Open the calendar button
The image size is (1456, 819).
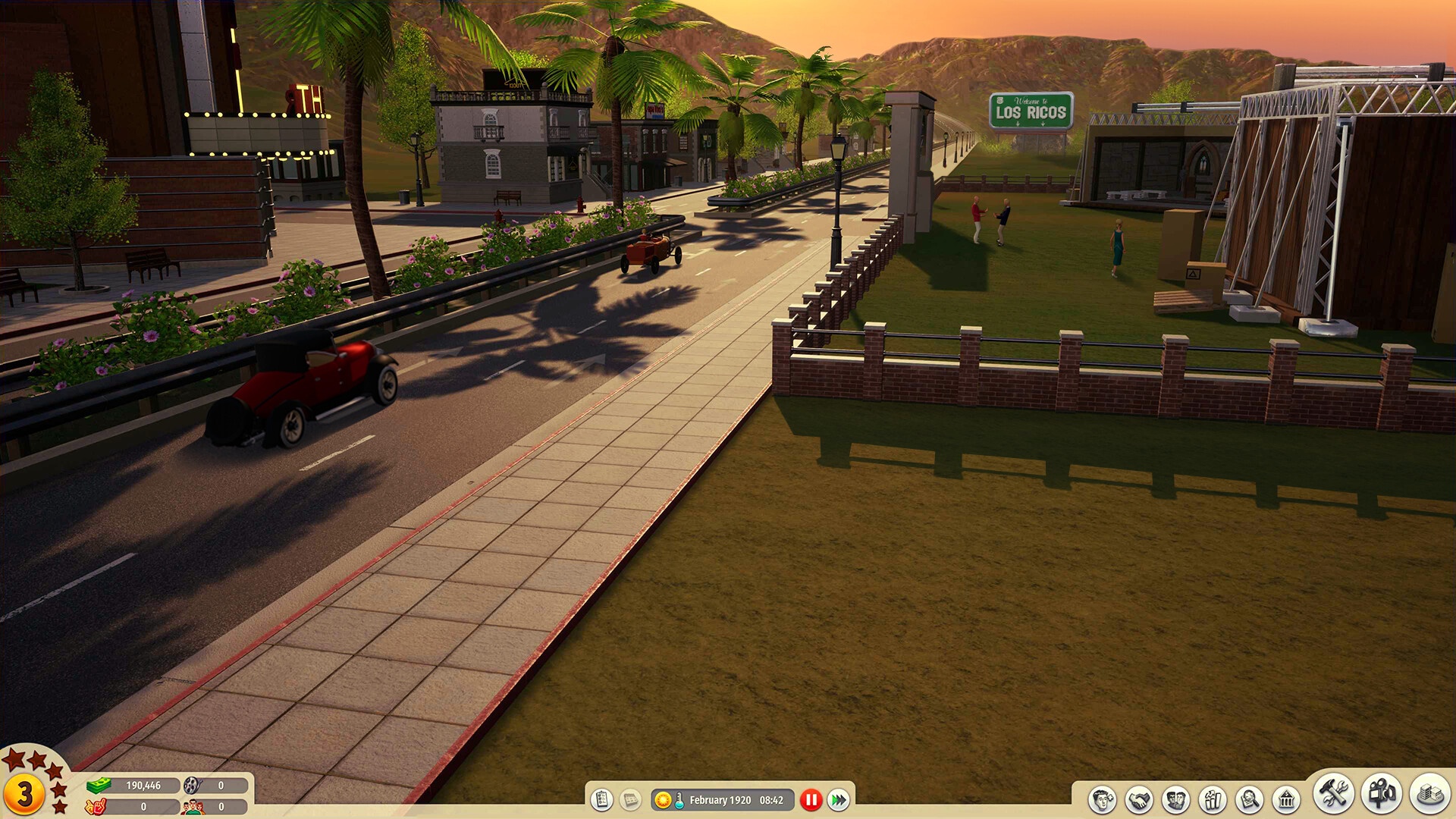[629, 800]
